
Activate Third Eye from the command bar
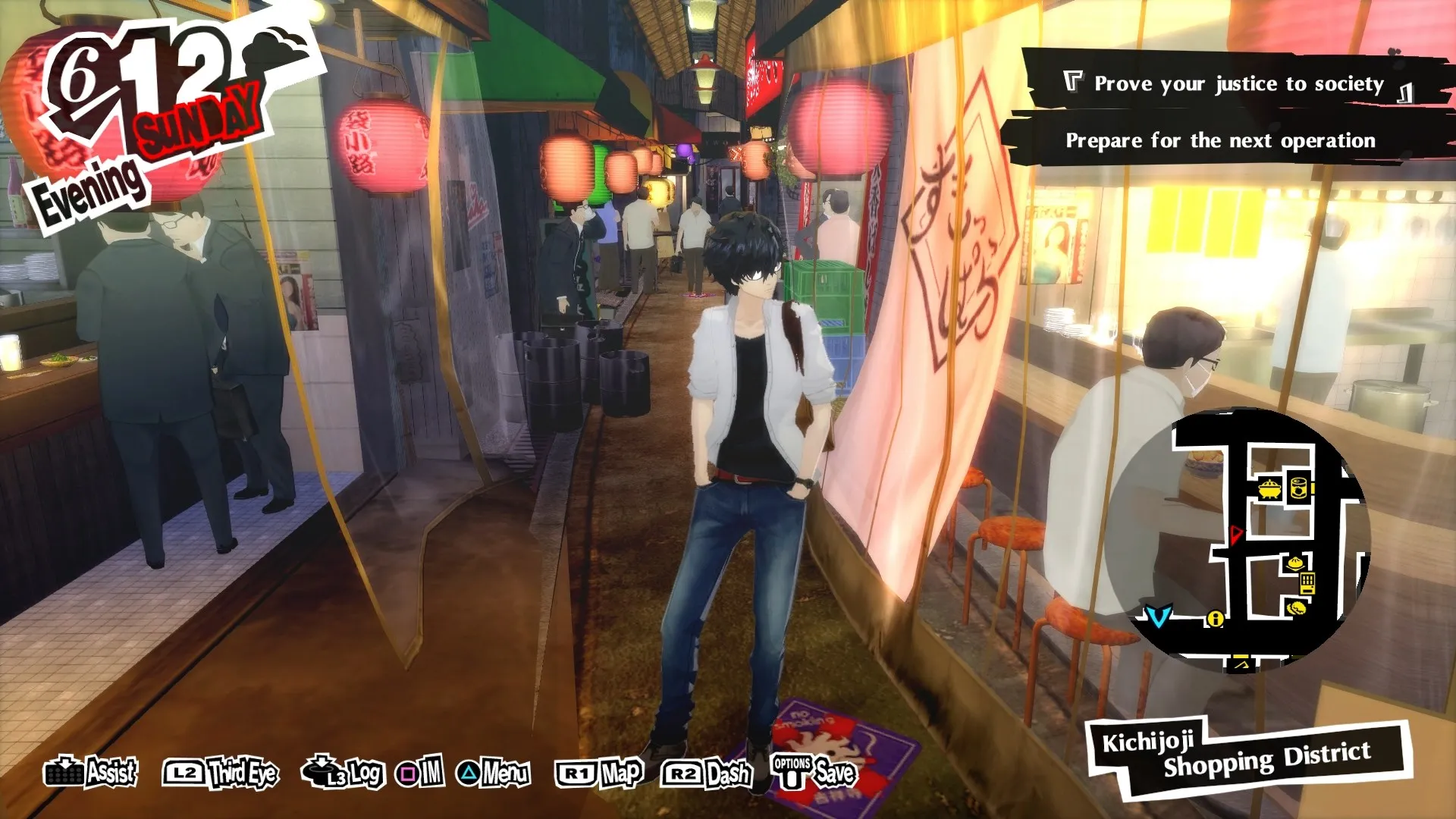pos(221,773)
